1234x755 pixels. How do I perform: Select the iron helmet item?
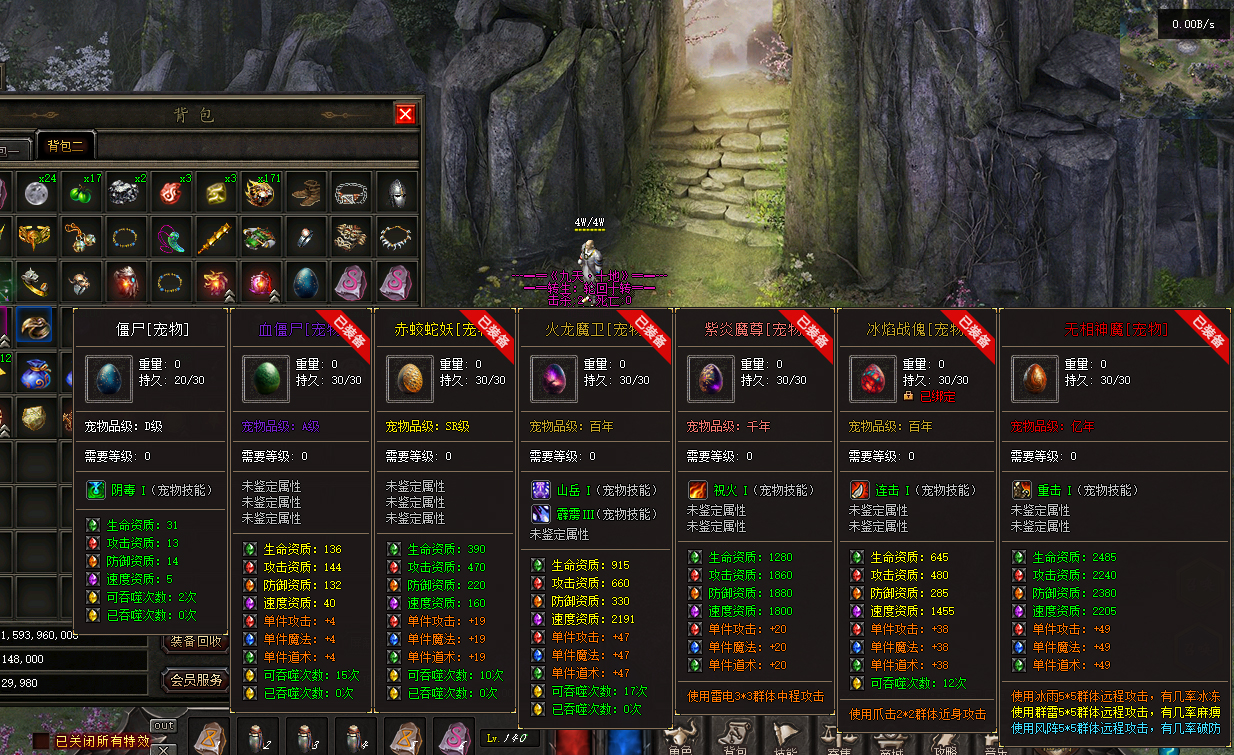396,192
